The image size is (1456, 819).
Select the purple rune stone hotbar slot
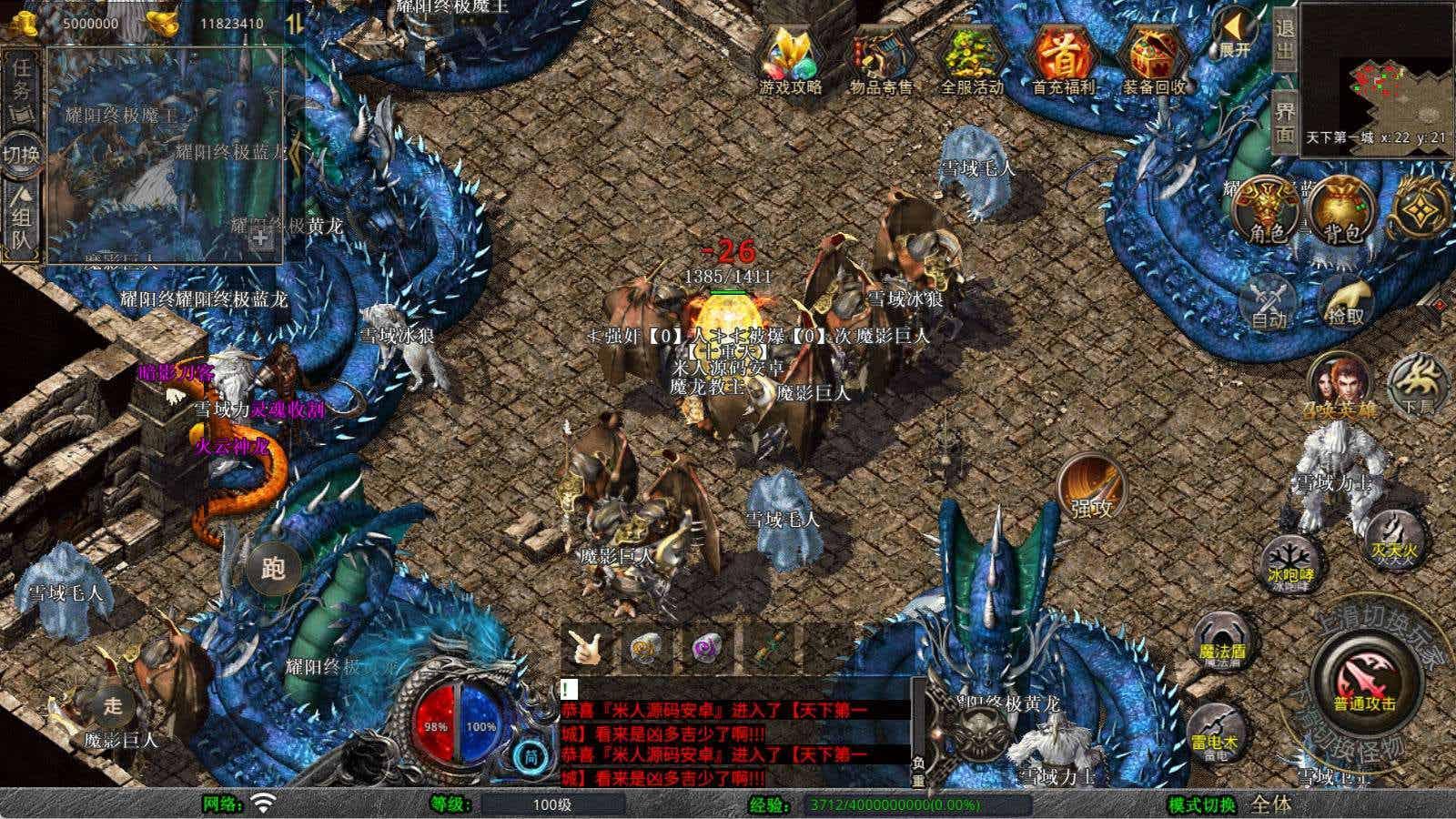tap(706, 648)
